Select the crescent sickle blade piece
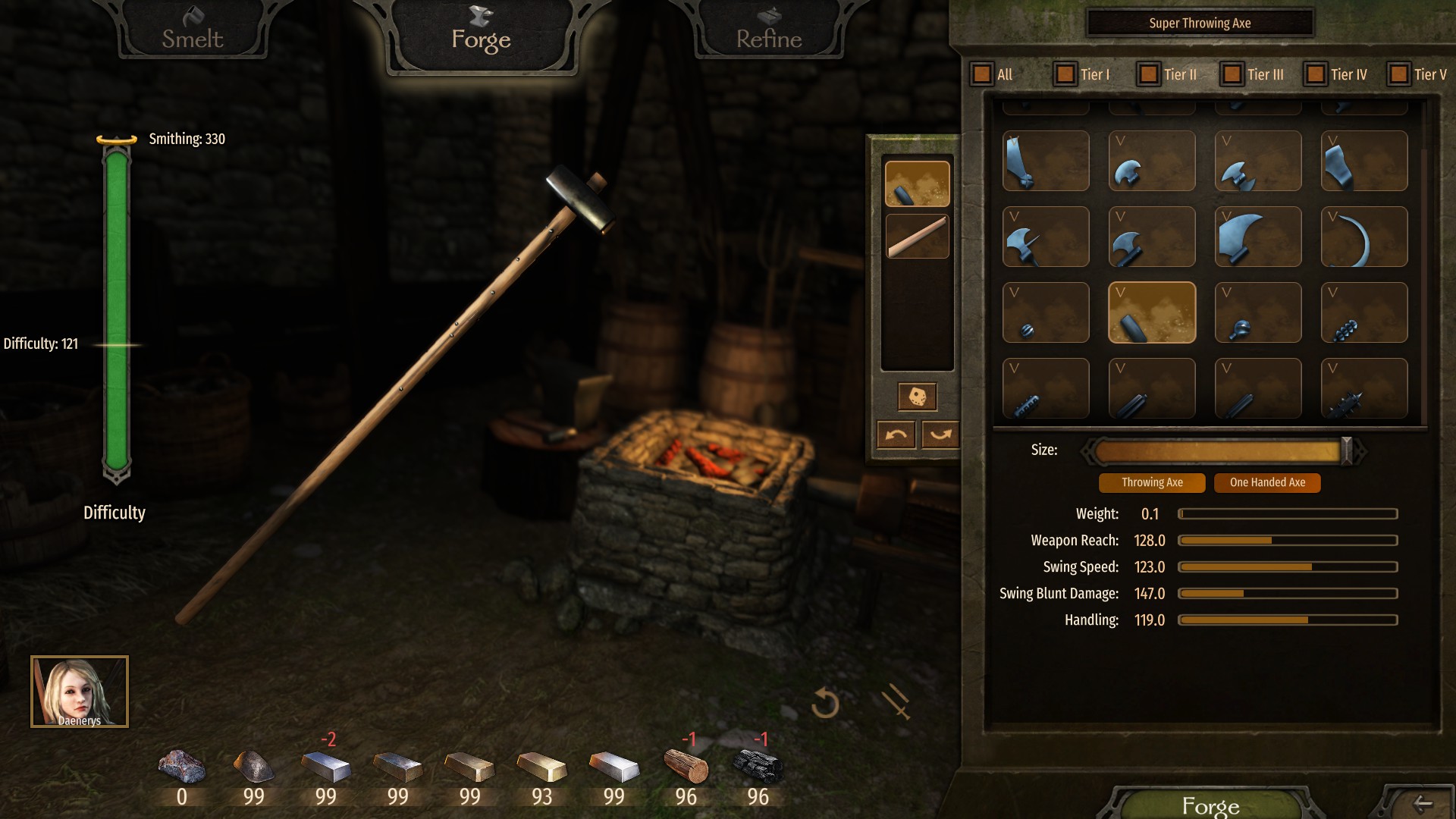The height and width of the screenshot is (819, 1456). 1364,237
